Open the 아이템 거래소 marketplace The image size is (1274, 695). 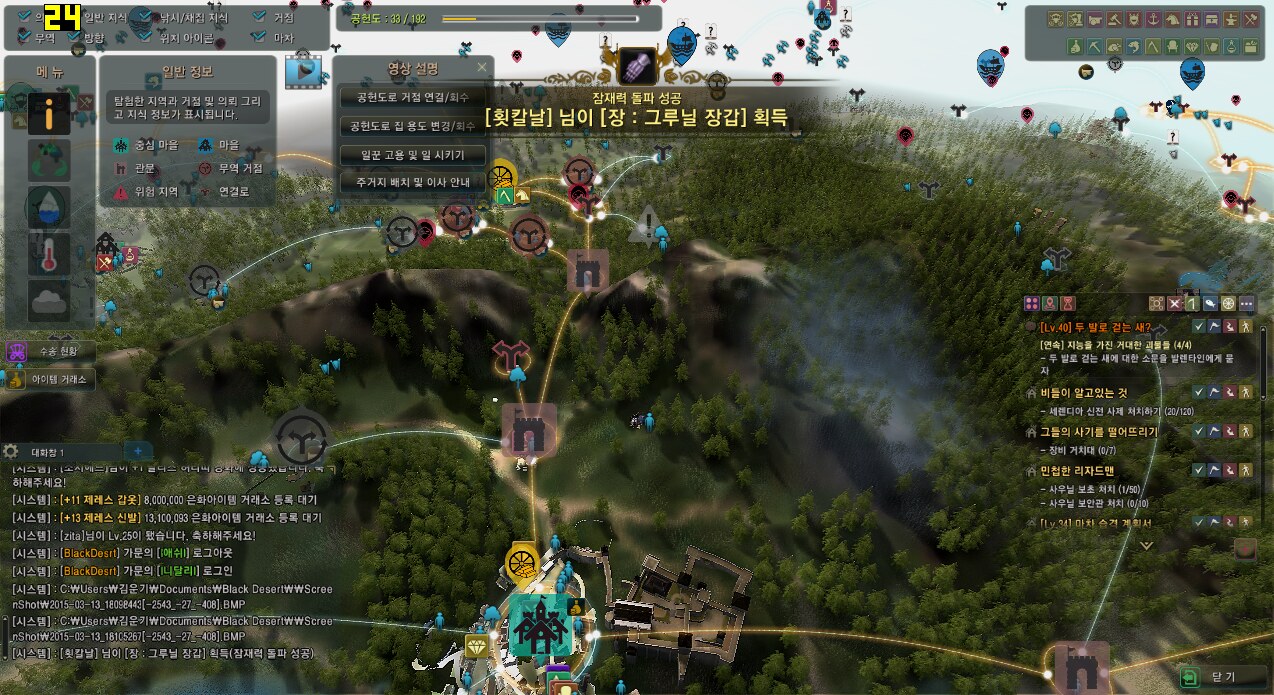click(x=50, y=379)
